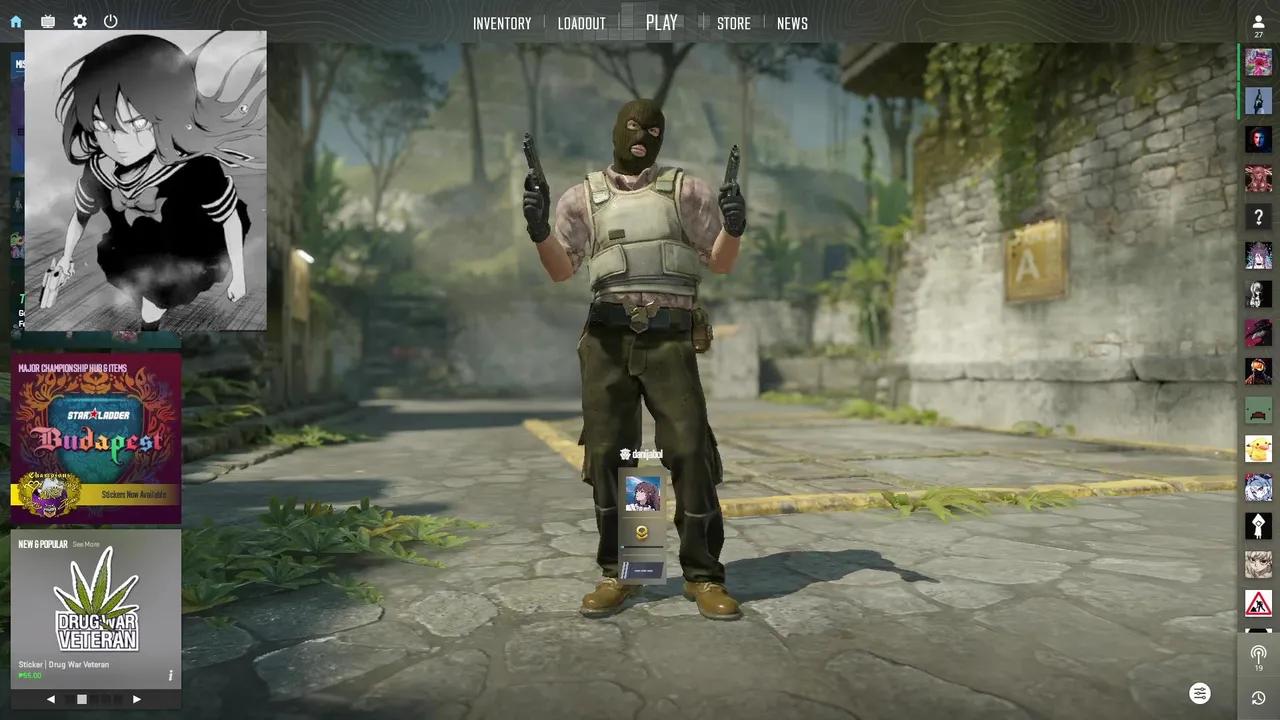This screenshot has width=1280, height=720.
Task: Switch to the STORE tab
Action: pos(735,22)
